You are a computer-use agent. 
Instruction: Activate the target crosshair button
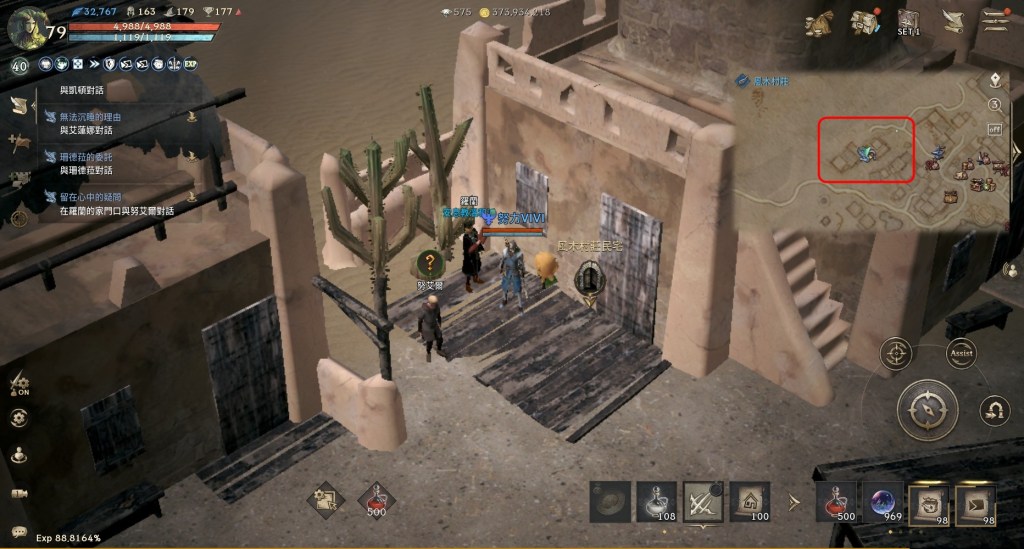coord(895,353)
